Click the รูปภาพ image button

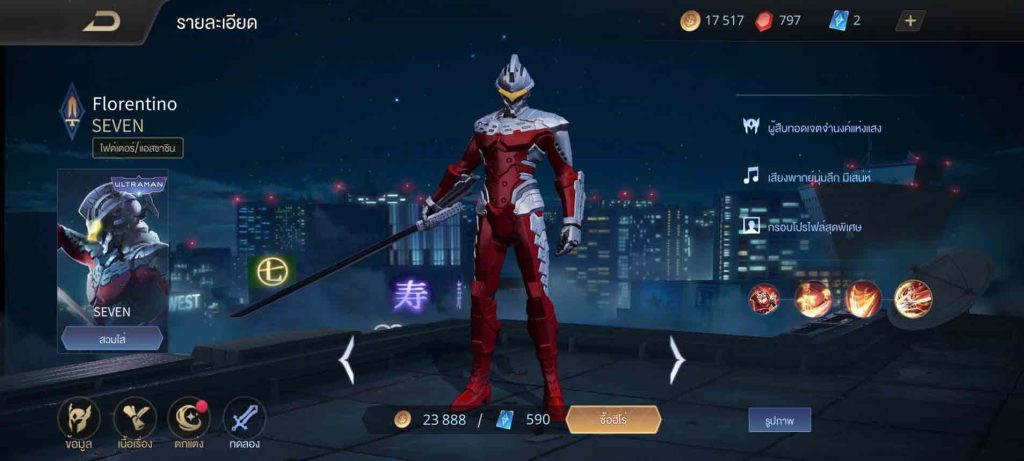[x=779, y=420]
